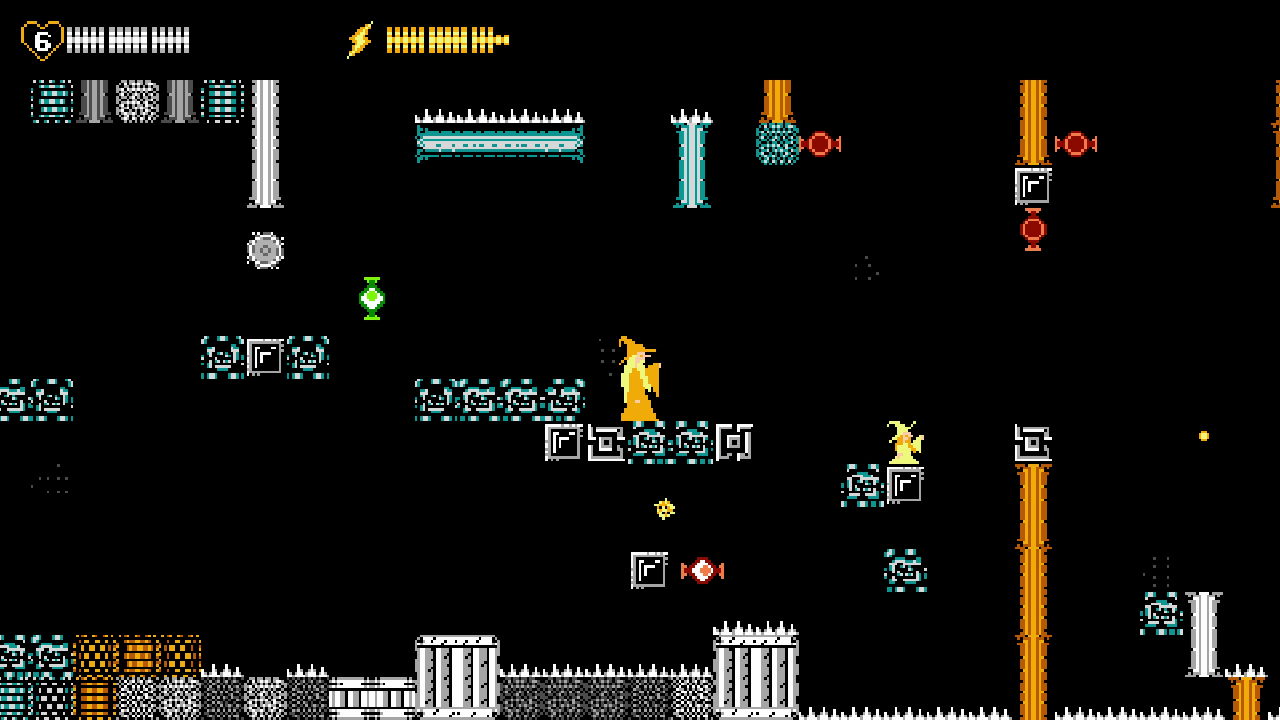The height and width of the screenshot is (720, 1280).
Task: Click the red winged orb enemy
Action: (703, 570)
